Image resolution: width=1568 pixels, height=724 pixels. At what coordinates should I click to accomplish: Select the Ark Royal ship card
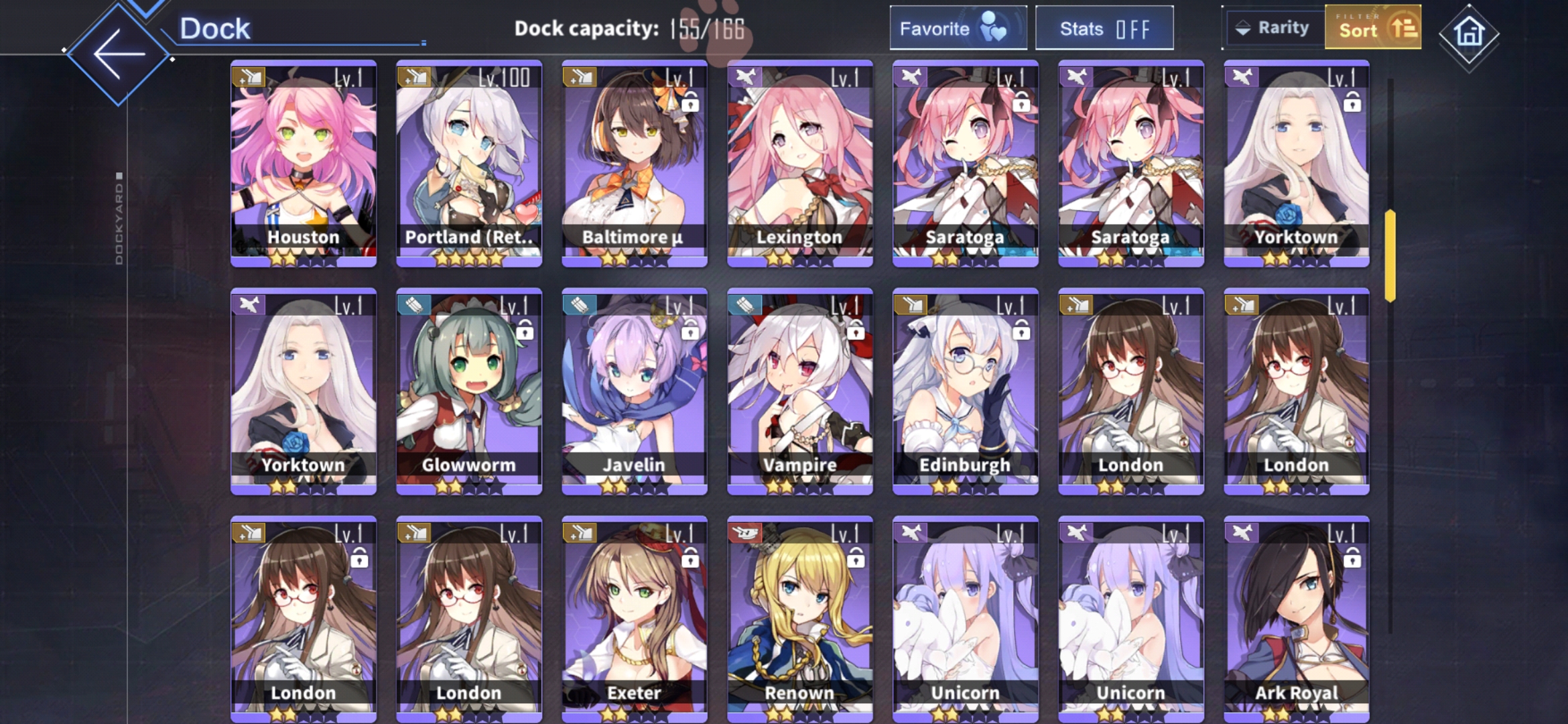click(1297, 619)
